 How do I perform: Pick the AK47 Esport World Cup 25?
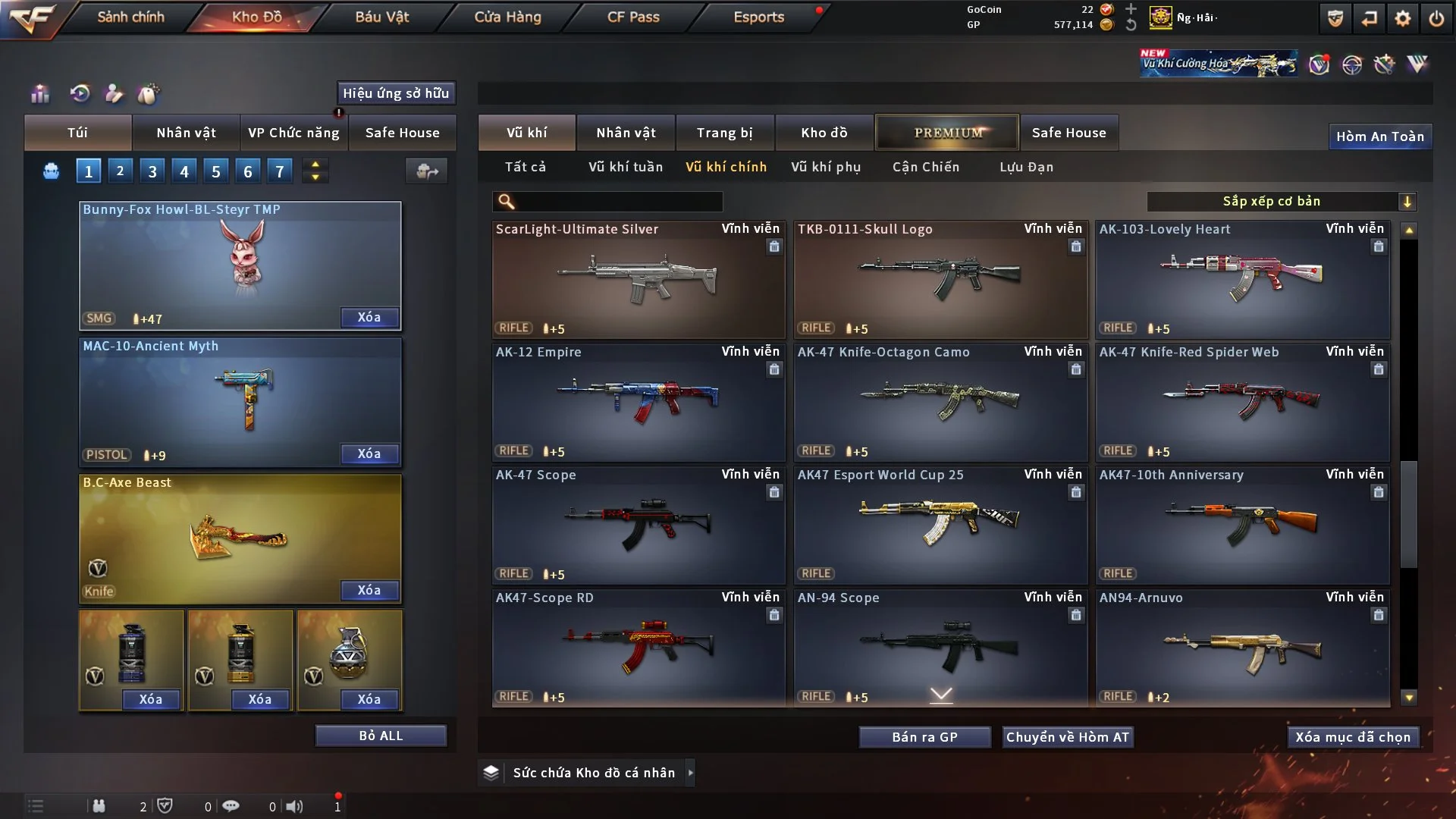940,525
